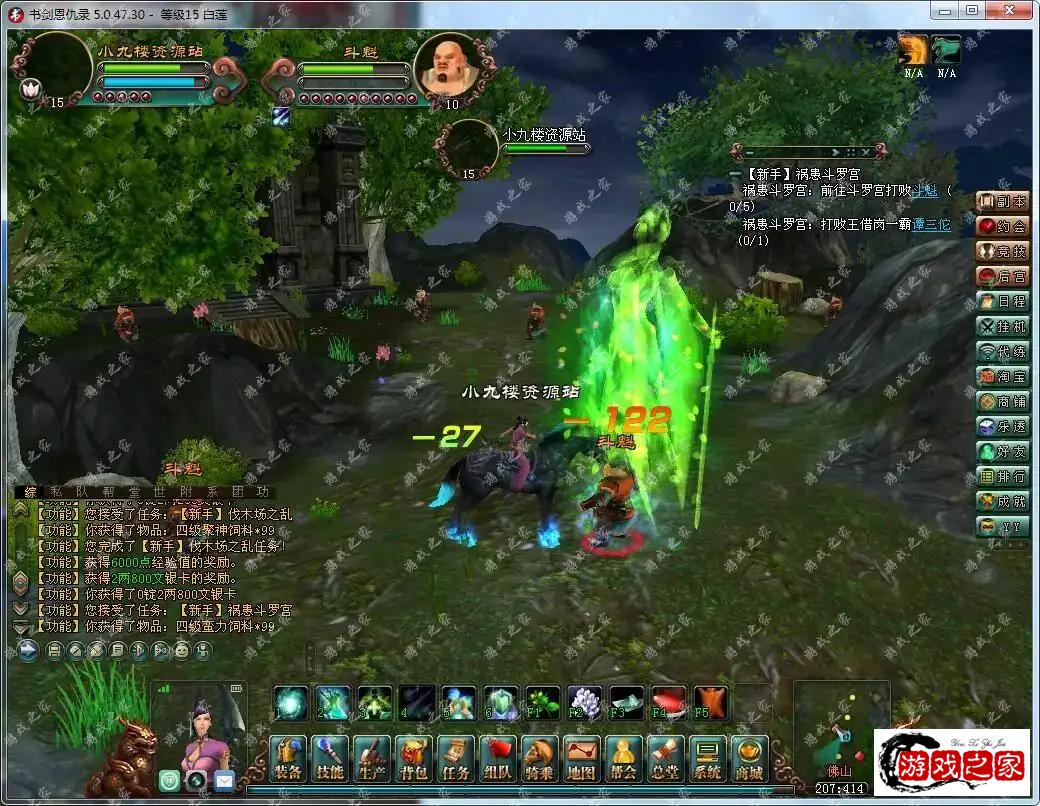This screenshot has height=806, width=1040.
Task: Open the 地图 map button
Action: click(582, 759)
